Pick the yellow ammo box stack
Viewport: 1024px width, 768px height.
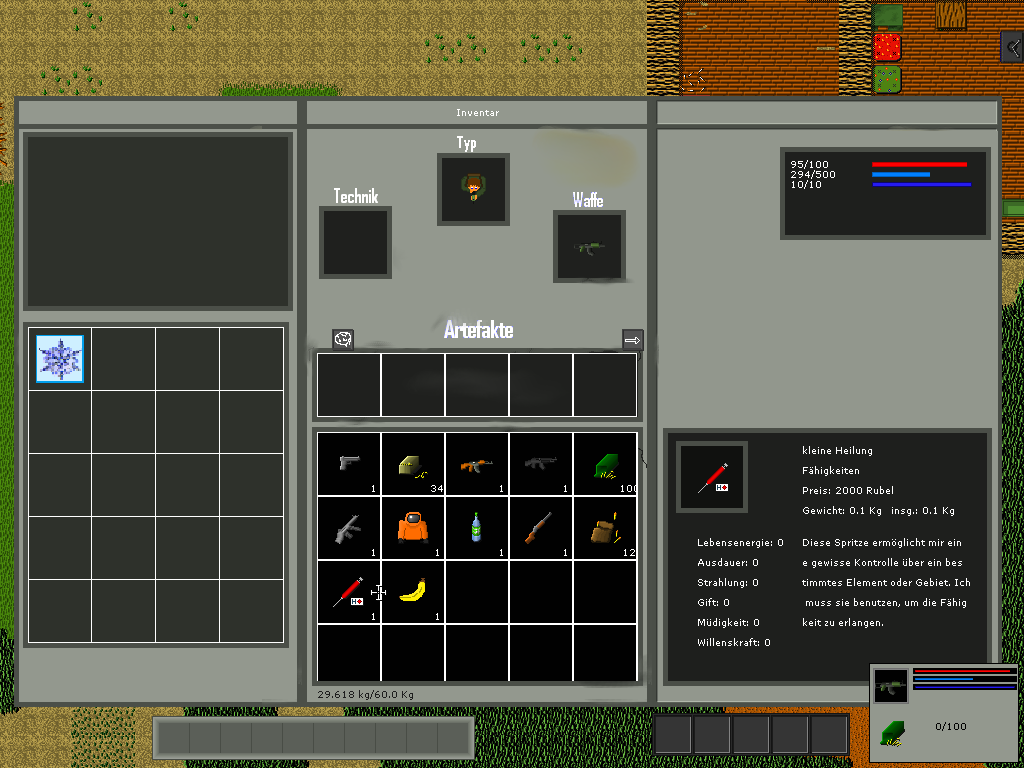click(x=413, y=464)
